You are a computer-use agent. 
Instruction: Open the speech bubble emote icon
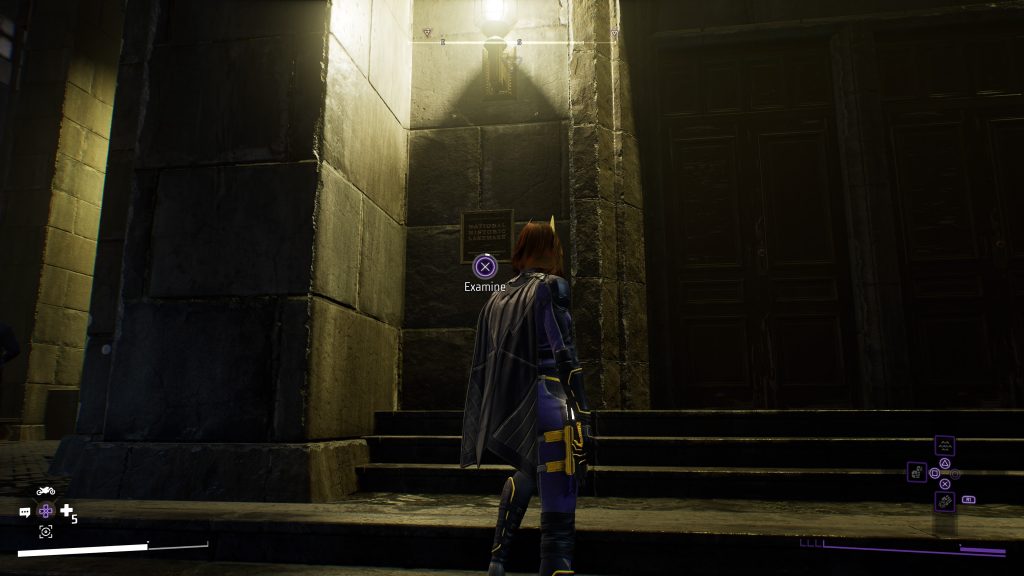click(x=25, y=512)
